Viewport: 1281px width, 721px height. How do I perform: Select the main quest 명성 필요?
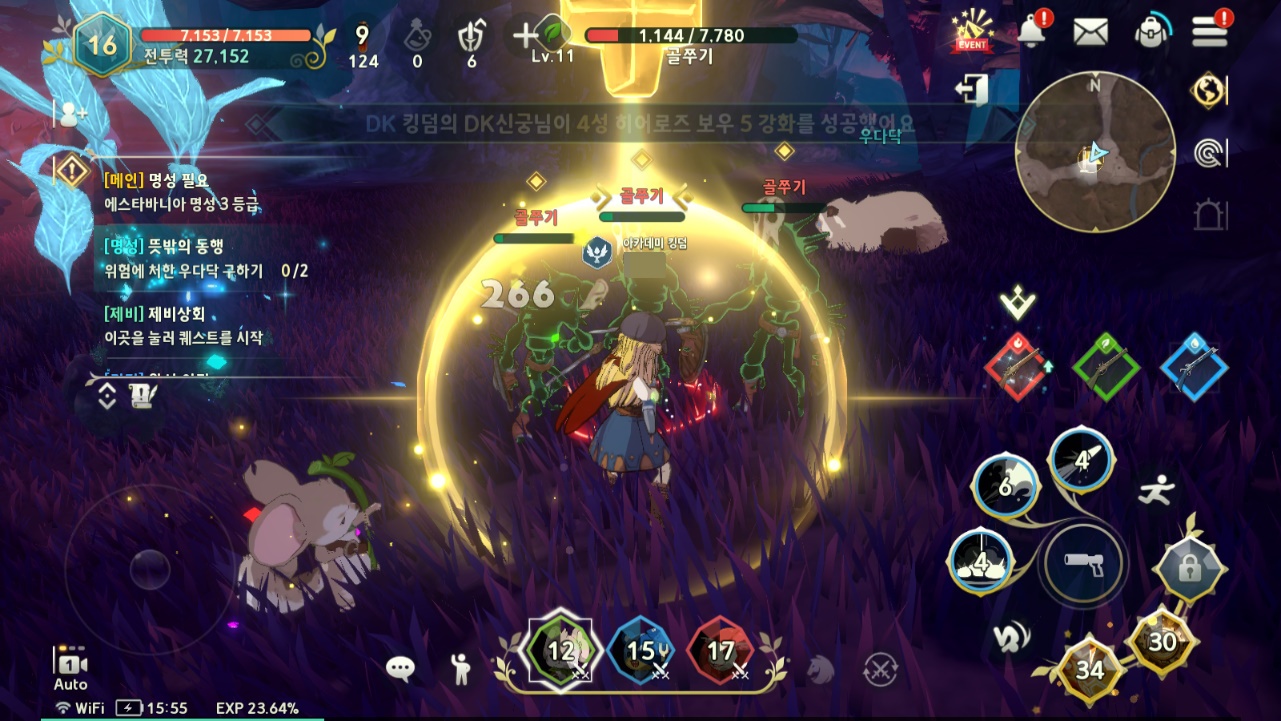coord(180,192)
